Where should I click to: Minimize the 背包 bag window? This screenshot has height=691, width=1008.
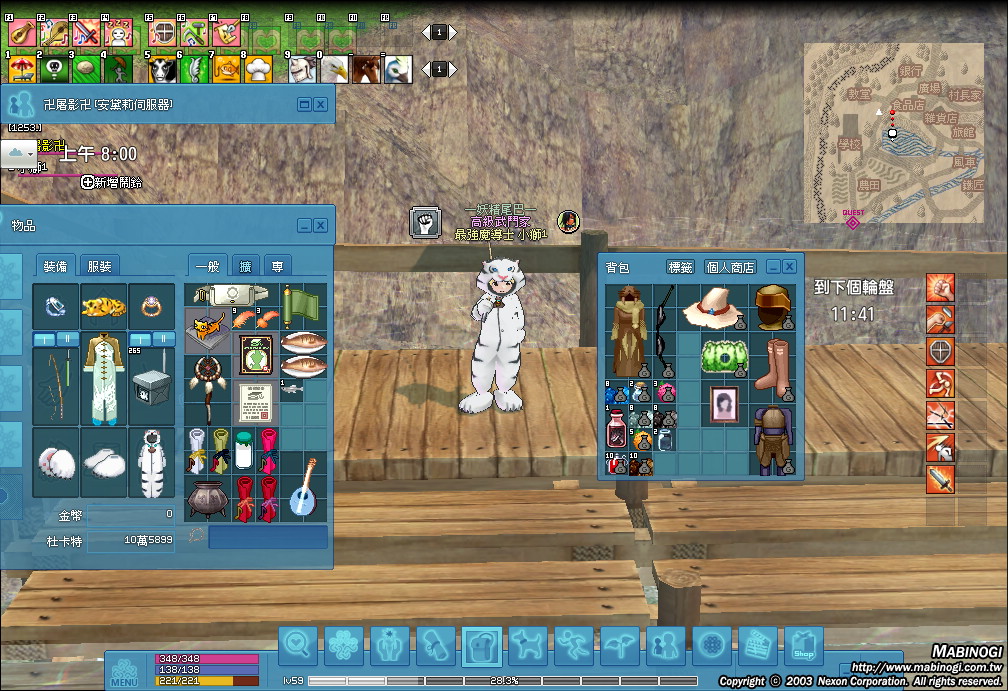(x=773, y=267)
